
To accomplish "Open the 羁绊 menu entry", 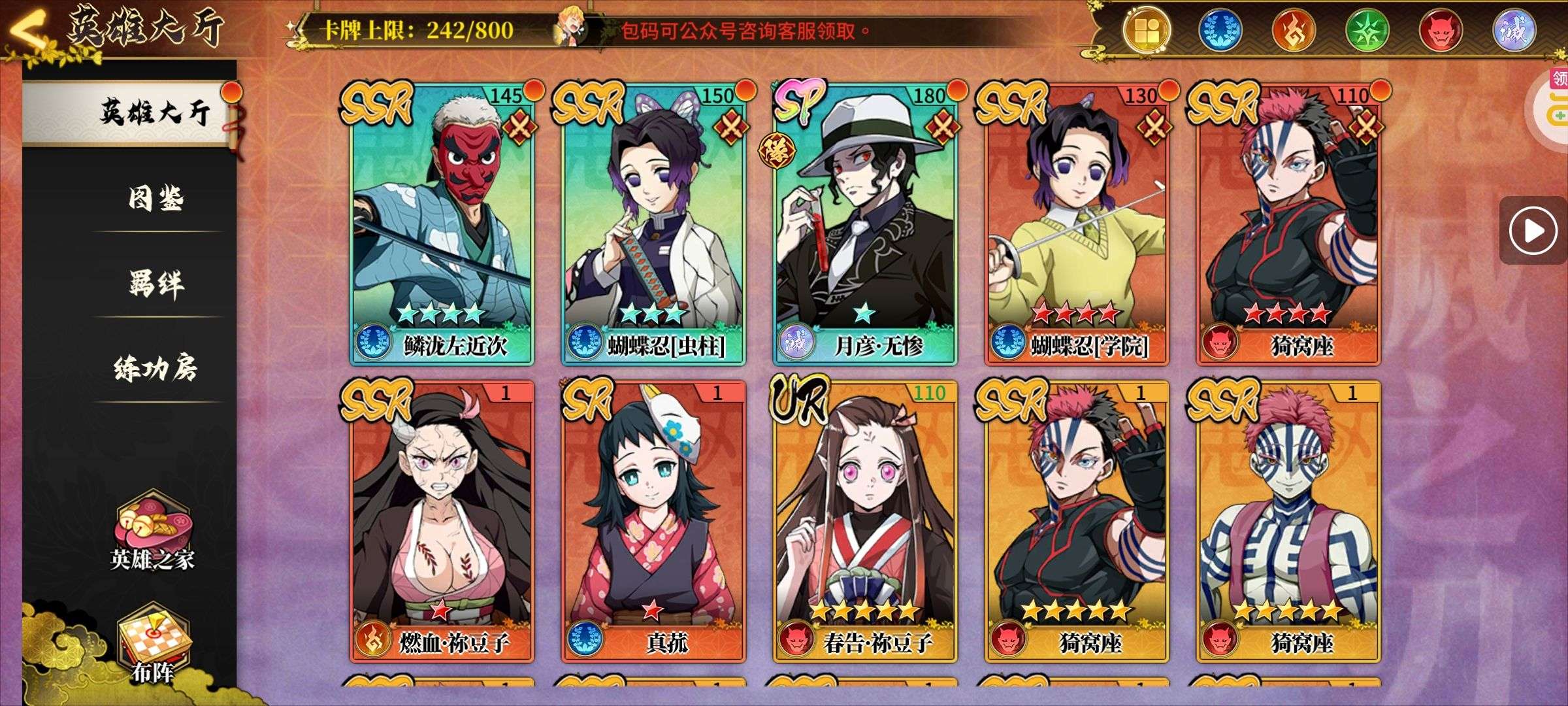I will click(155, 282).
